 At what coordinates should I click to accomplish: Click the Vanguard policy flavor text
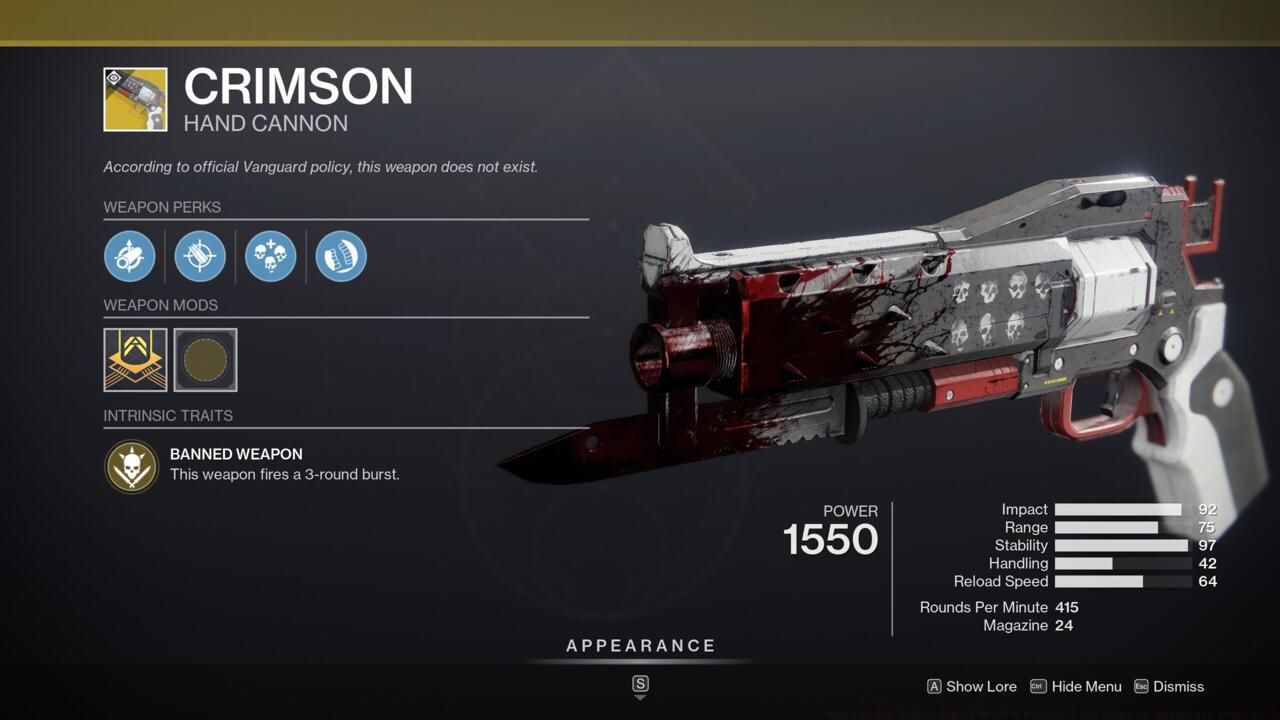pyautogui.click(x=321, y=167)
